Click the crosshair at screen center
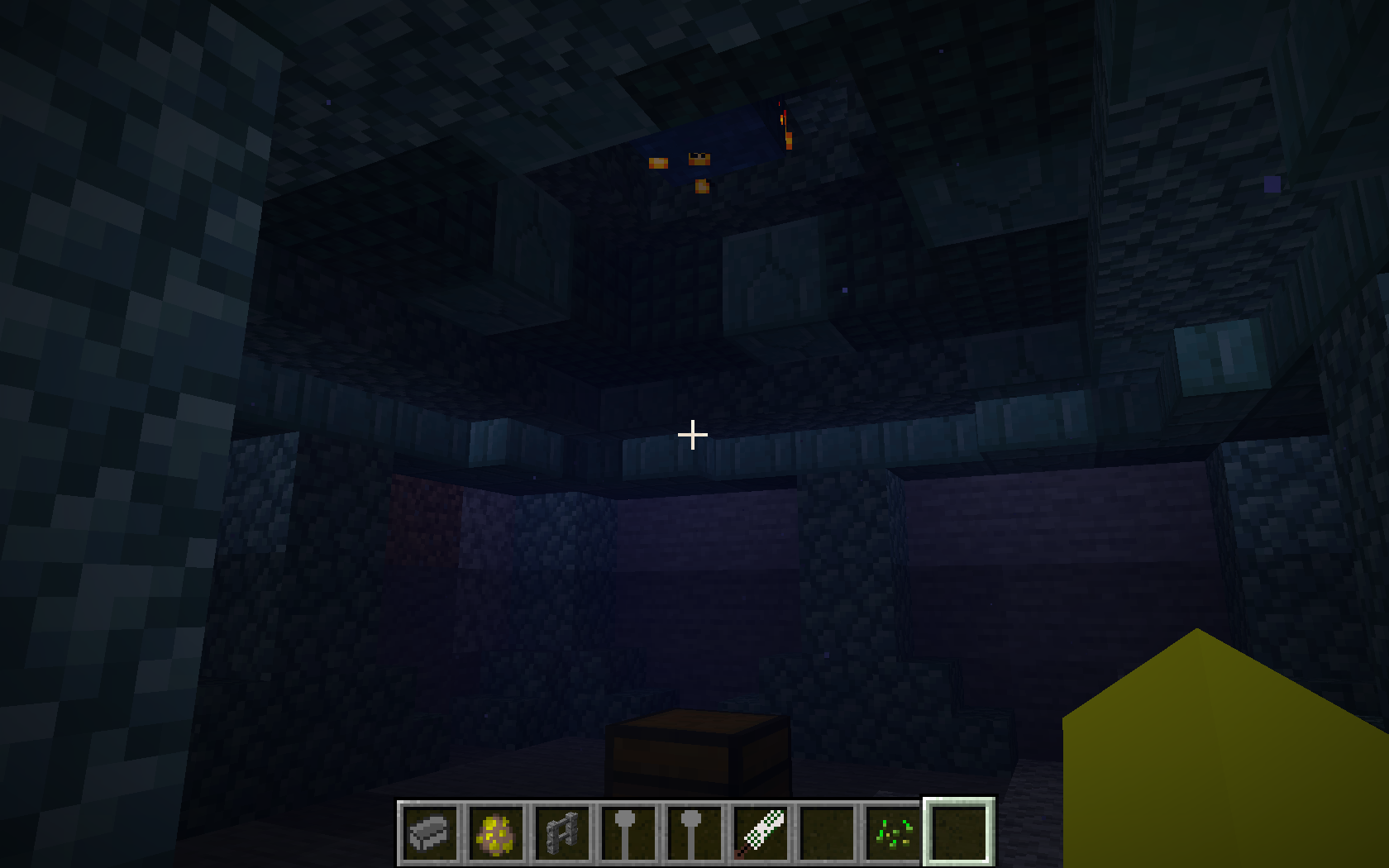The width and height of the screenshot is (1389, 868). point(693,433)
